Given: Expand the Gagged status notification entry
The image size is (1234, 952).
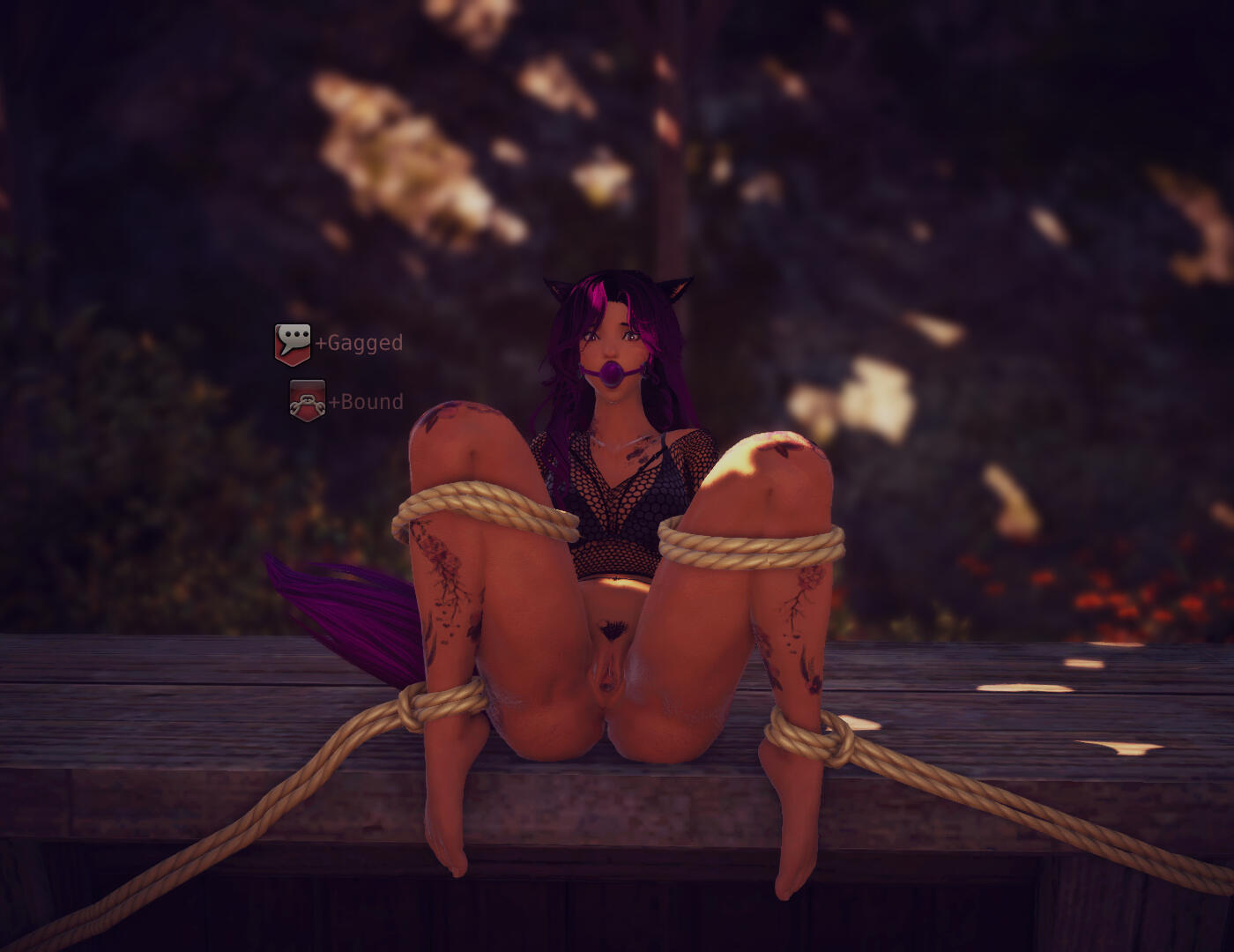Looking at the screenshot, I should click(x=335, y=344).
